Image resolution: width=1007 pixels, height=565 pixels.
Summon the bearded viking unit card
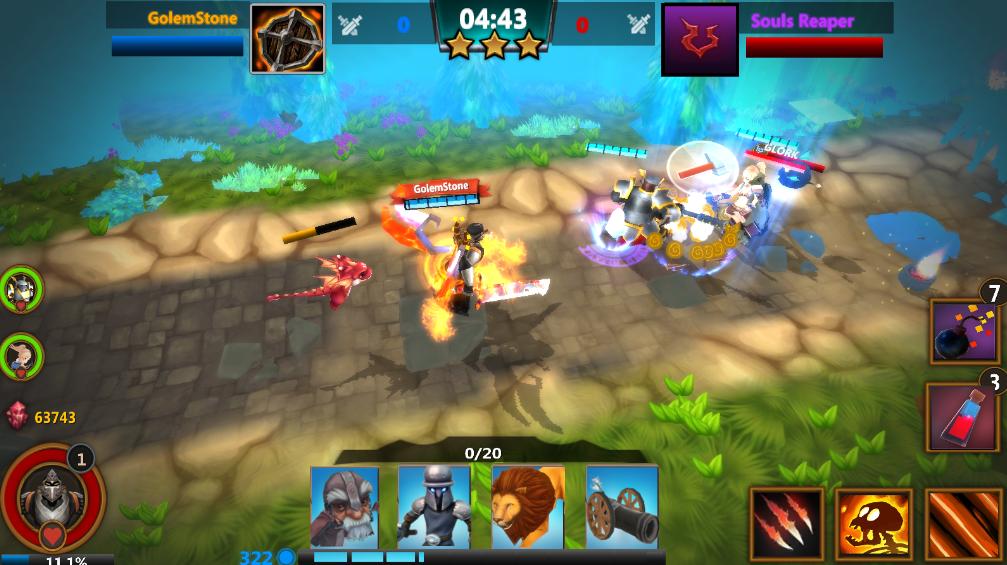point(344,507)
